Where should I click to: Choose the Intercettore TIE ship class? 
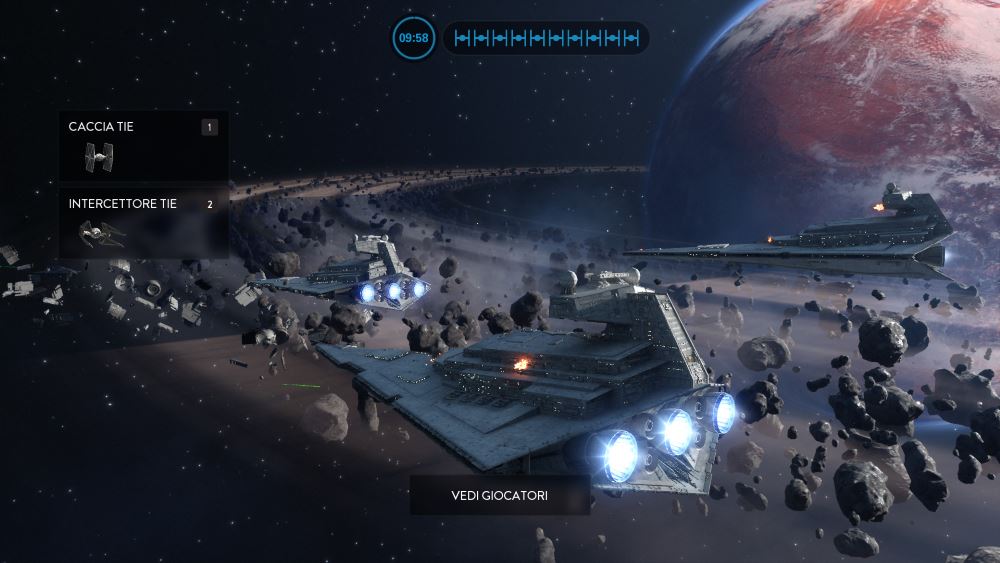[144, 223]
